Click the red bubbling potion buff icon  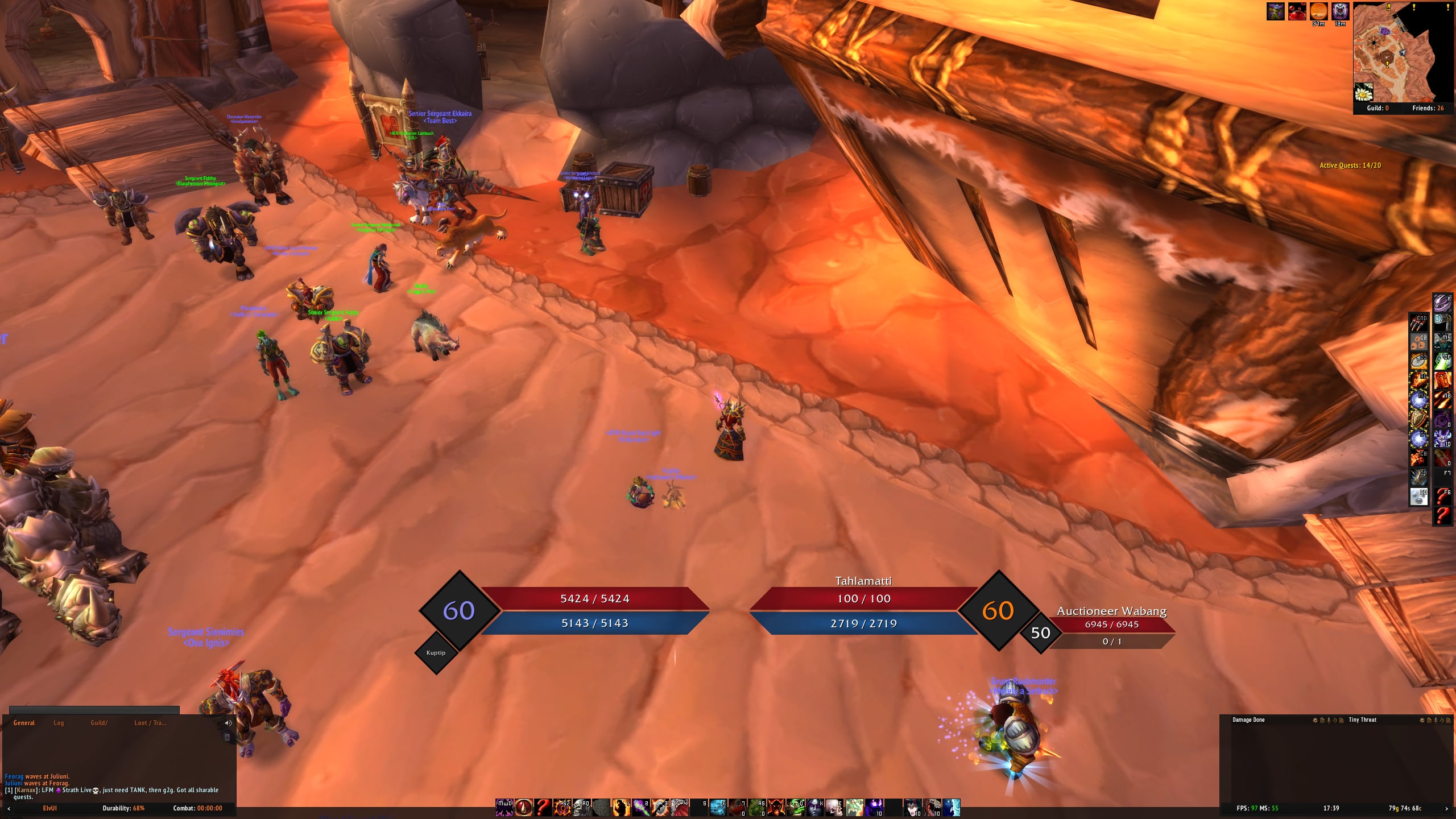1297,11
